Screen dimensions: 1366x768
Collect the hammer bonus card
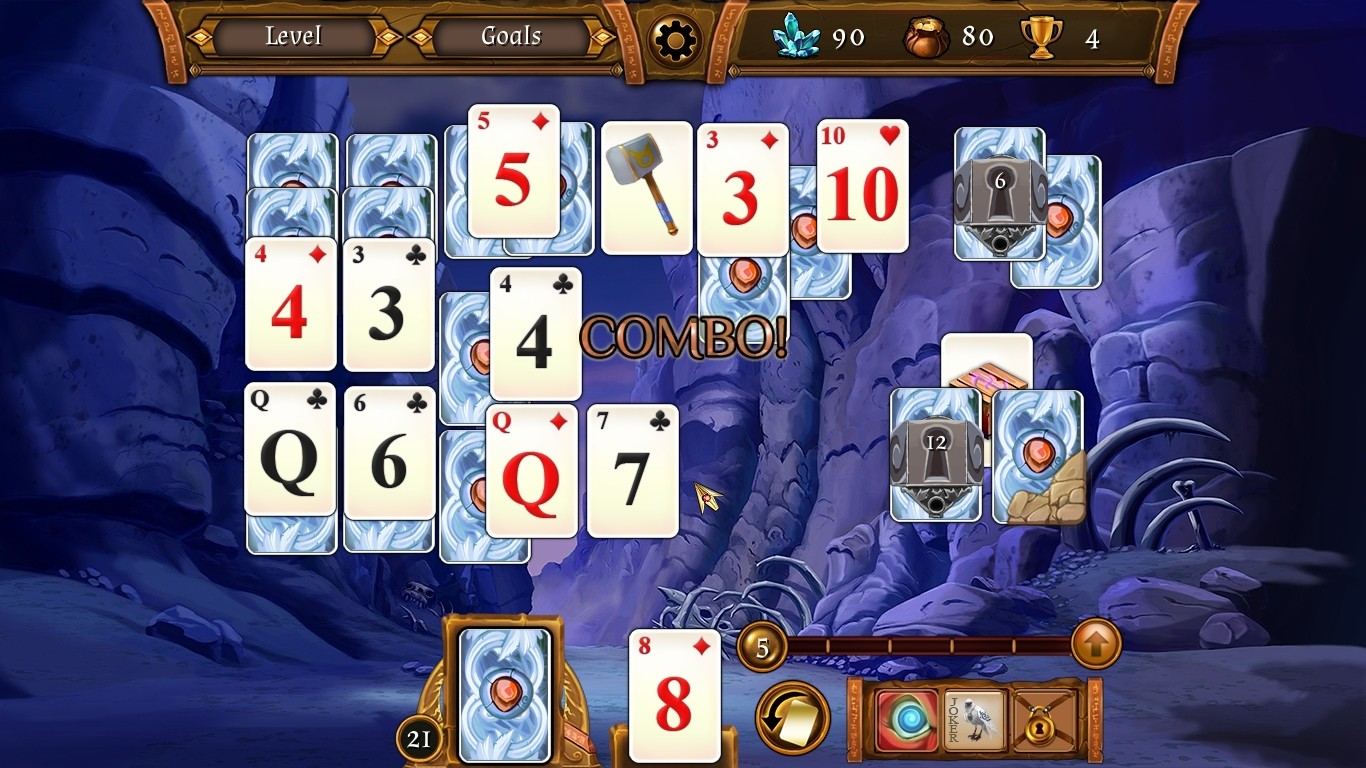coord(646,188)
